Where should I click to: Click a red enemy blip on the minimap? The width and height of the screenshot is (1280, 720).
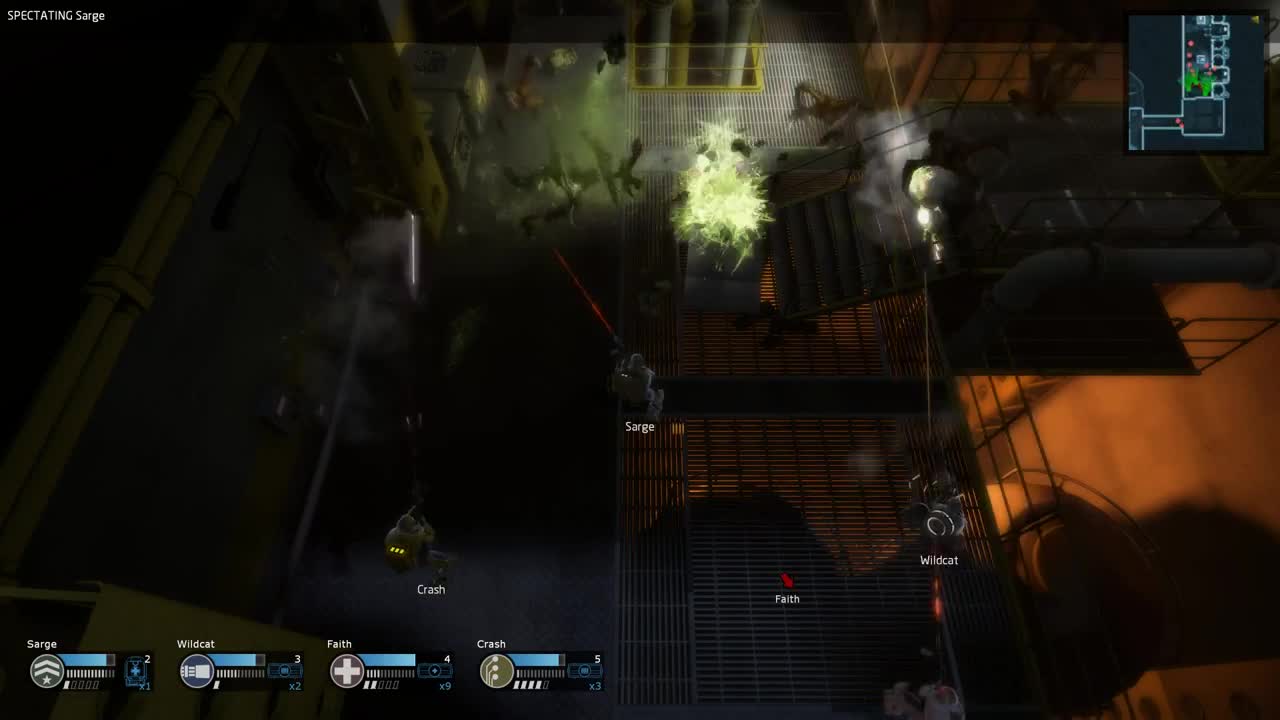click(1190, 42)
